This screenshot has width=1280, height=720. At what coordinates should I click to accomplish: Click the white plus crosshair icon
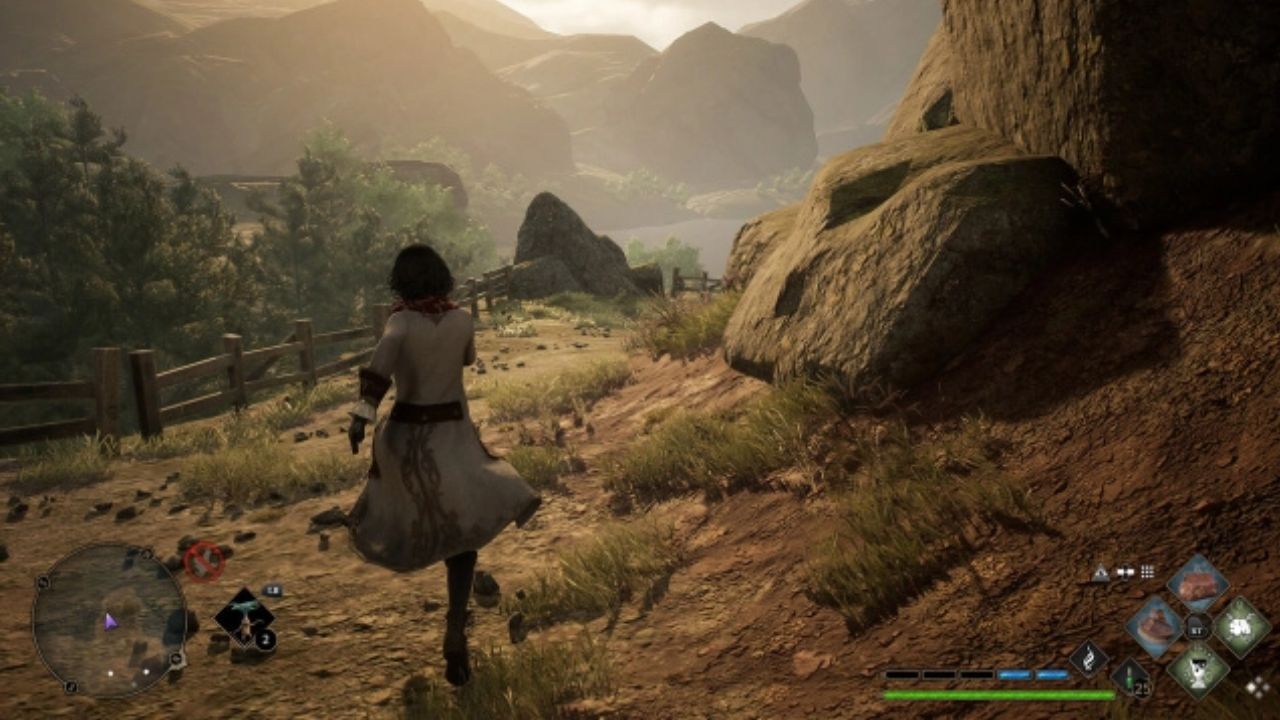click(x=1126, y=571)
